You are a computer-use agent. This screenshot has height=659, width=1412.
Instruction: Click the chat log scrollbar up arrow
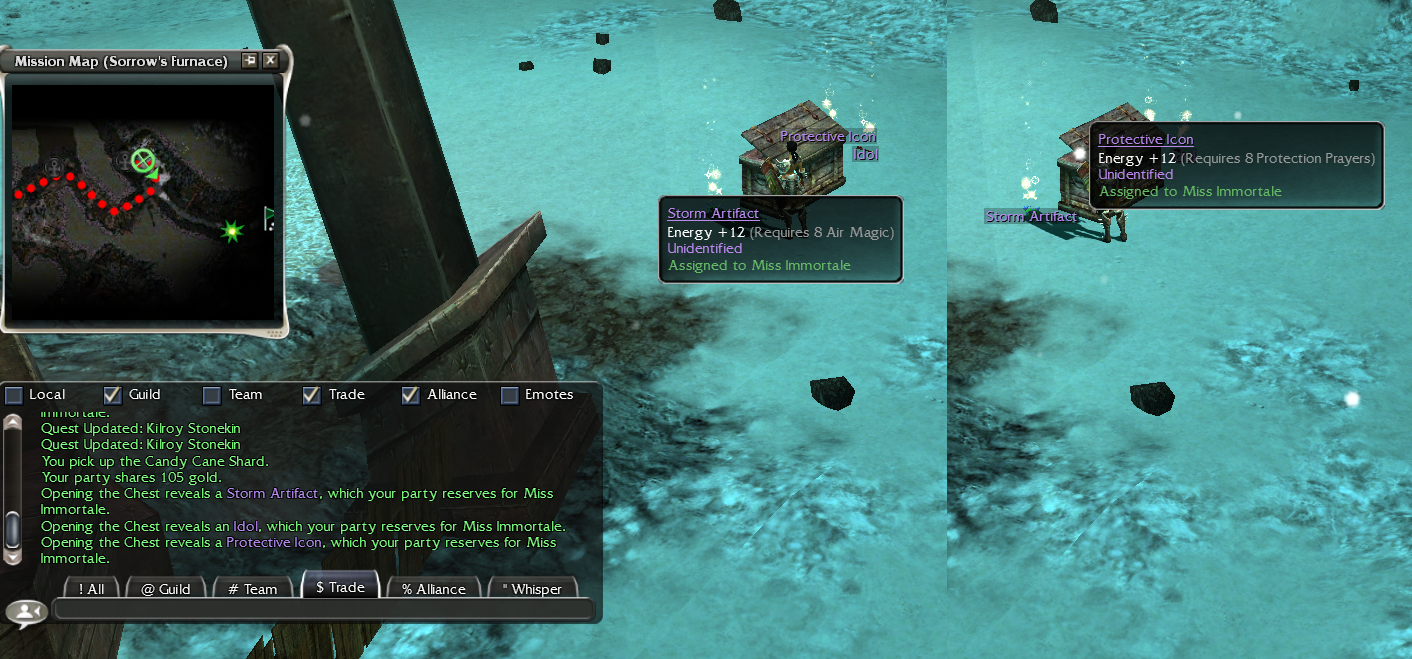pos(13,422)
